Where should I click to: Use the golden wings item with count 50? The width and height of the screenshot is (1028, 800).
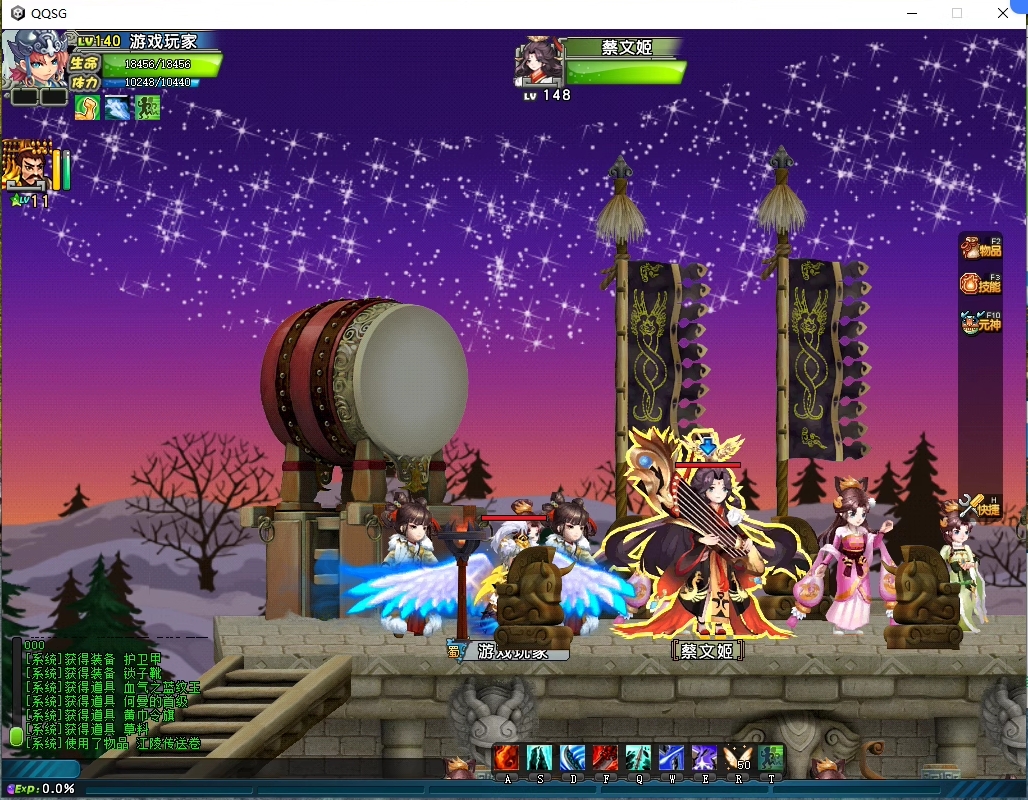[x=738, y=758]
